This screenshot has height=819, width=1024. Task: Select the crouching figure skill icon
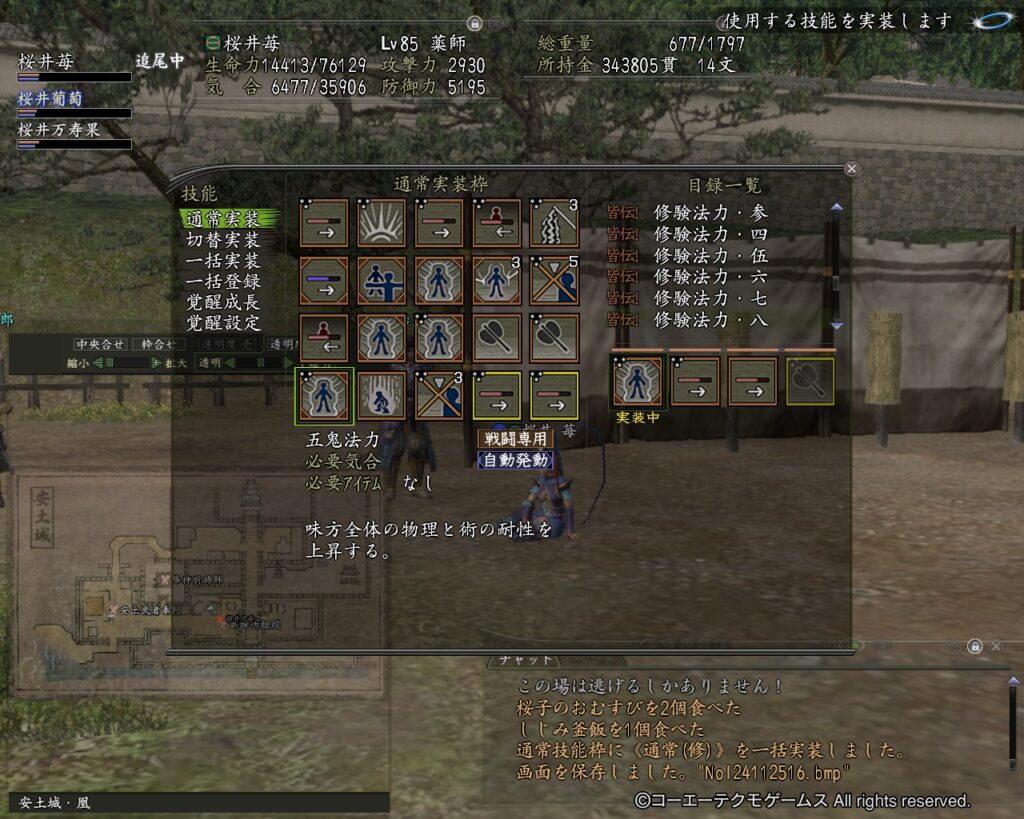tap(381, 395)
